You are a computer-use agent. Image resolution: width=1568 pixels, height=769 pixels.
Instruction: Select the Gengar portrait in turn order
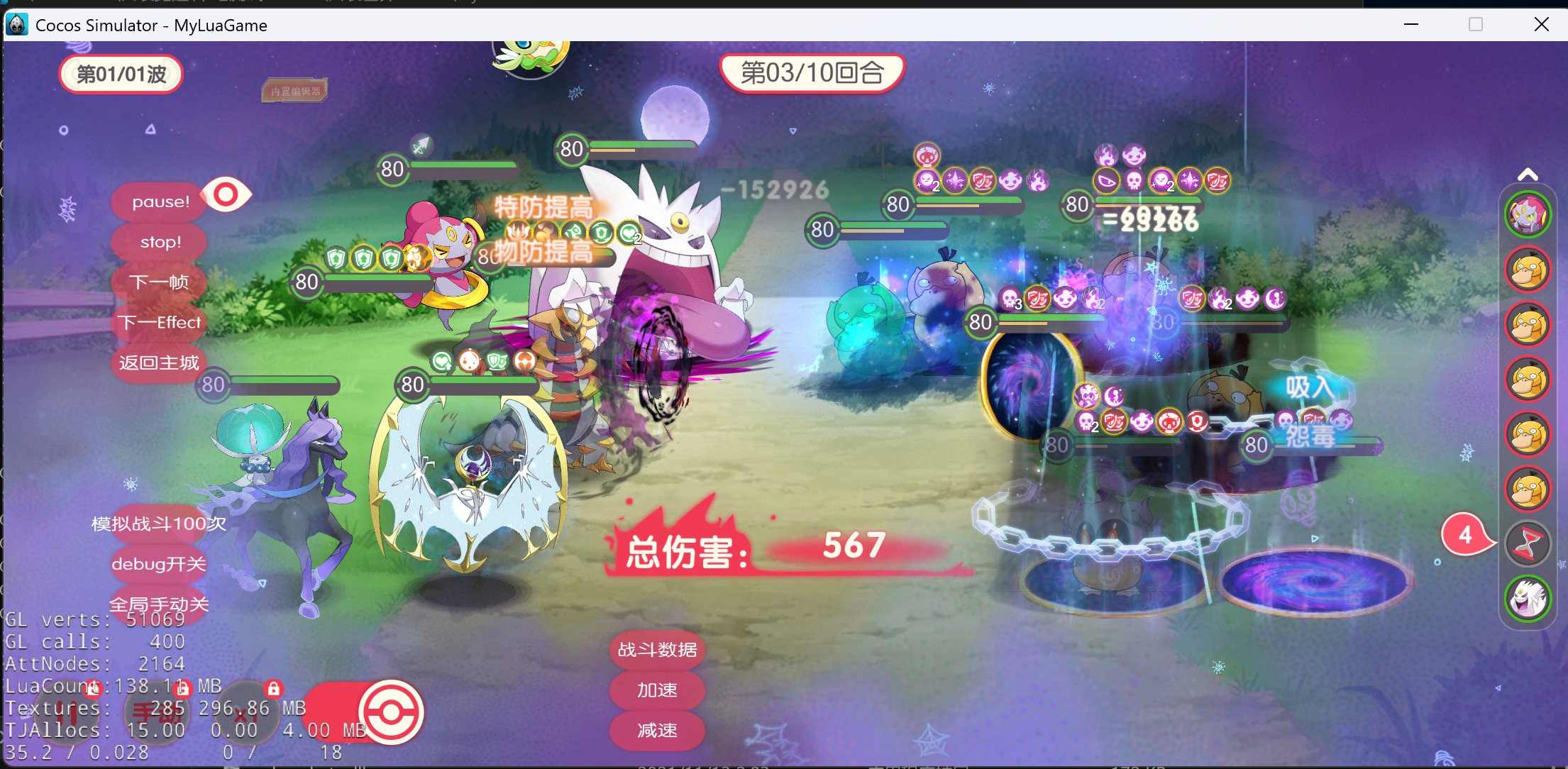(1528, 599)
